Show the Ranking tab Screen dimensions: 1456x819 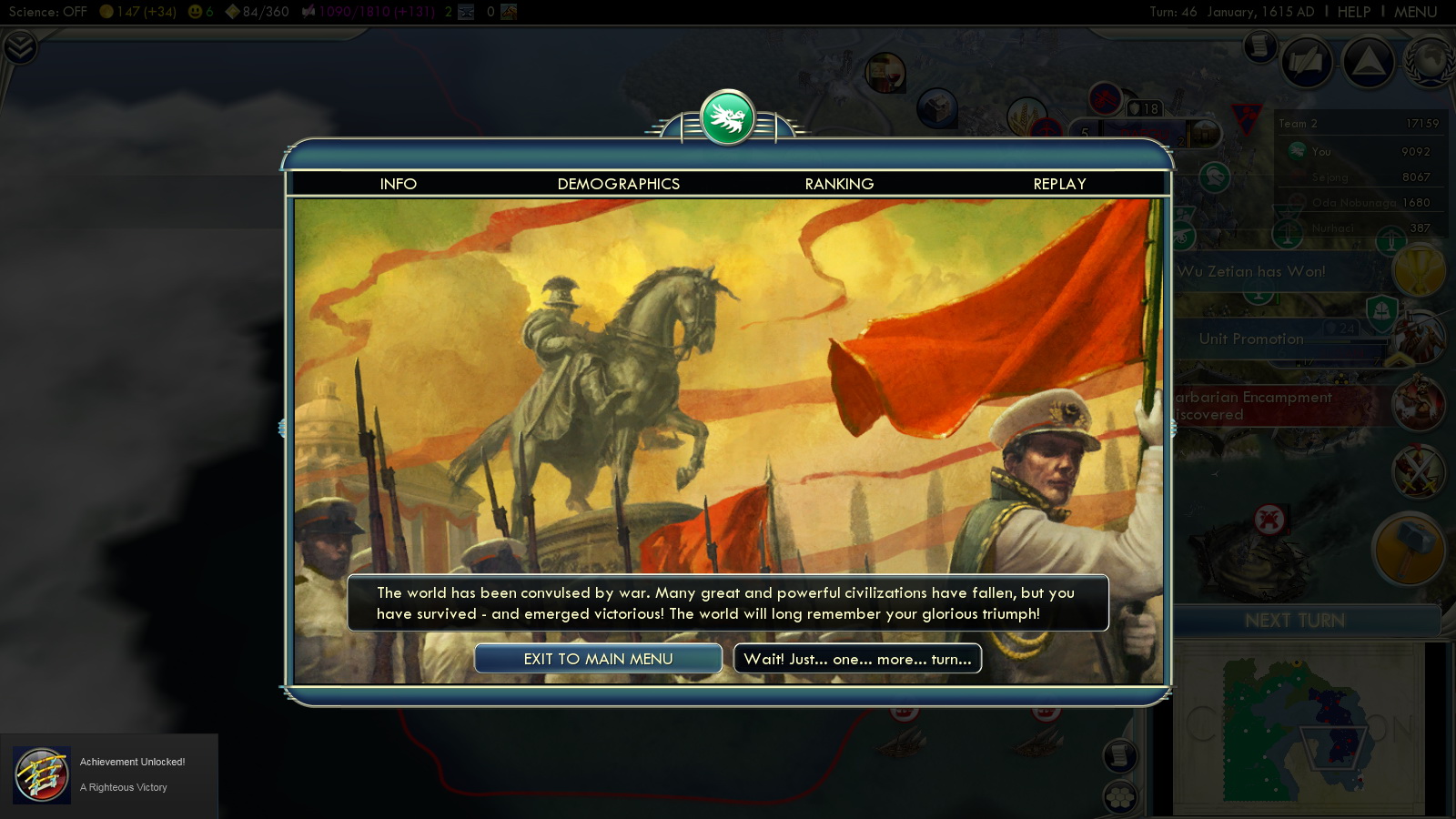[839, 184]
